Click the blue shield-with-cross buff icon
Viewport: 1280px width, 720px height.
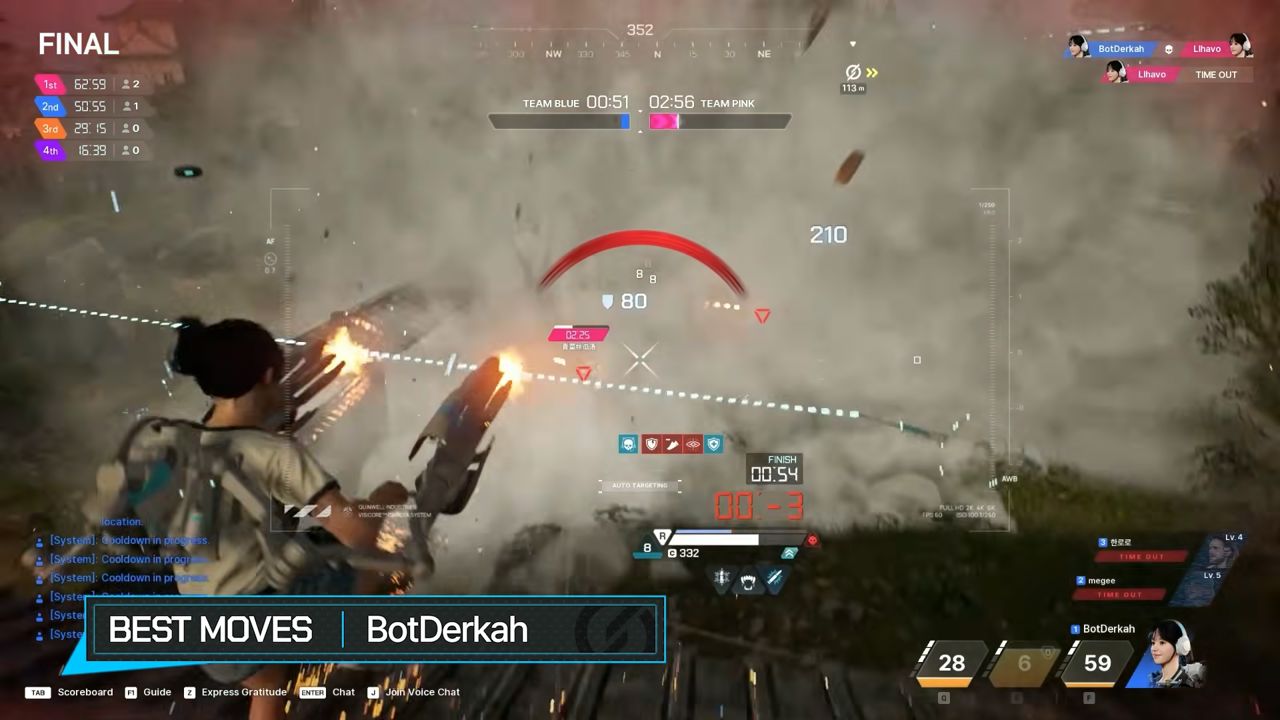tap(713, 443)
